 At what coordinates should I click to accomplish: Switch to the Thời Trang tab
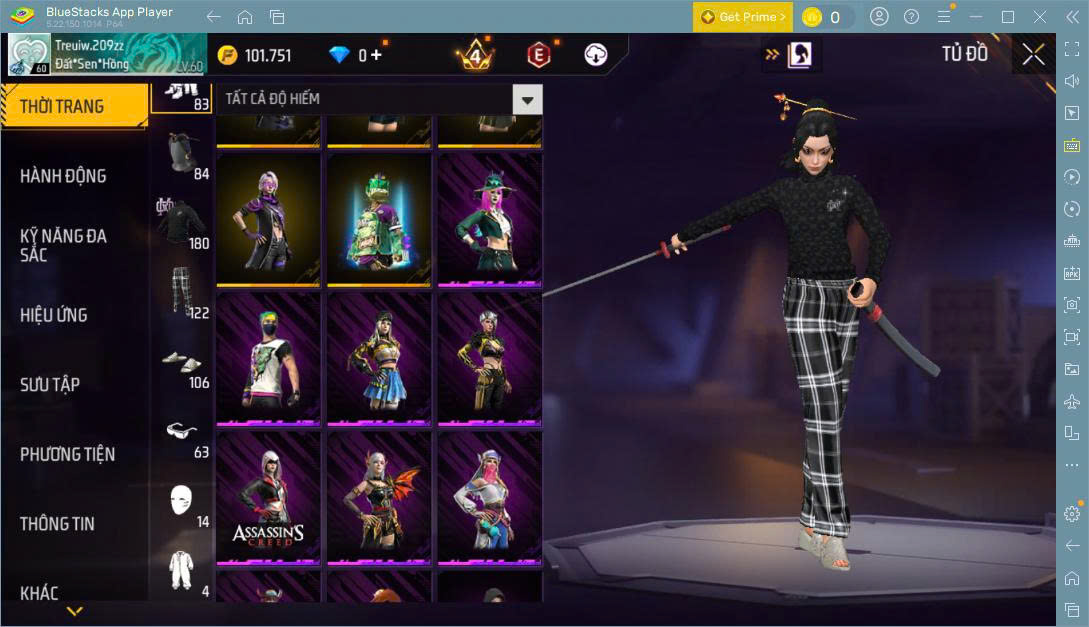(62, 106)
